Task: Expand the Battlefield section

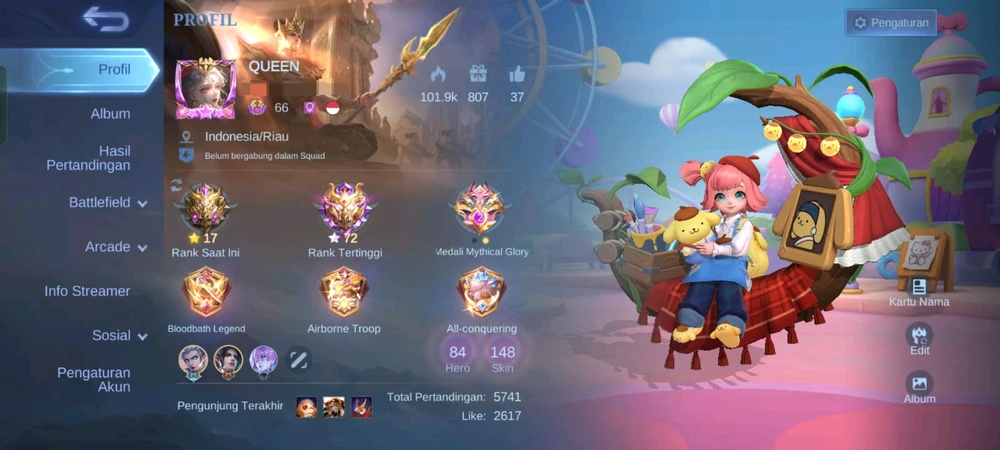Action: click(107, 203)
